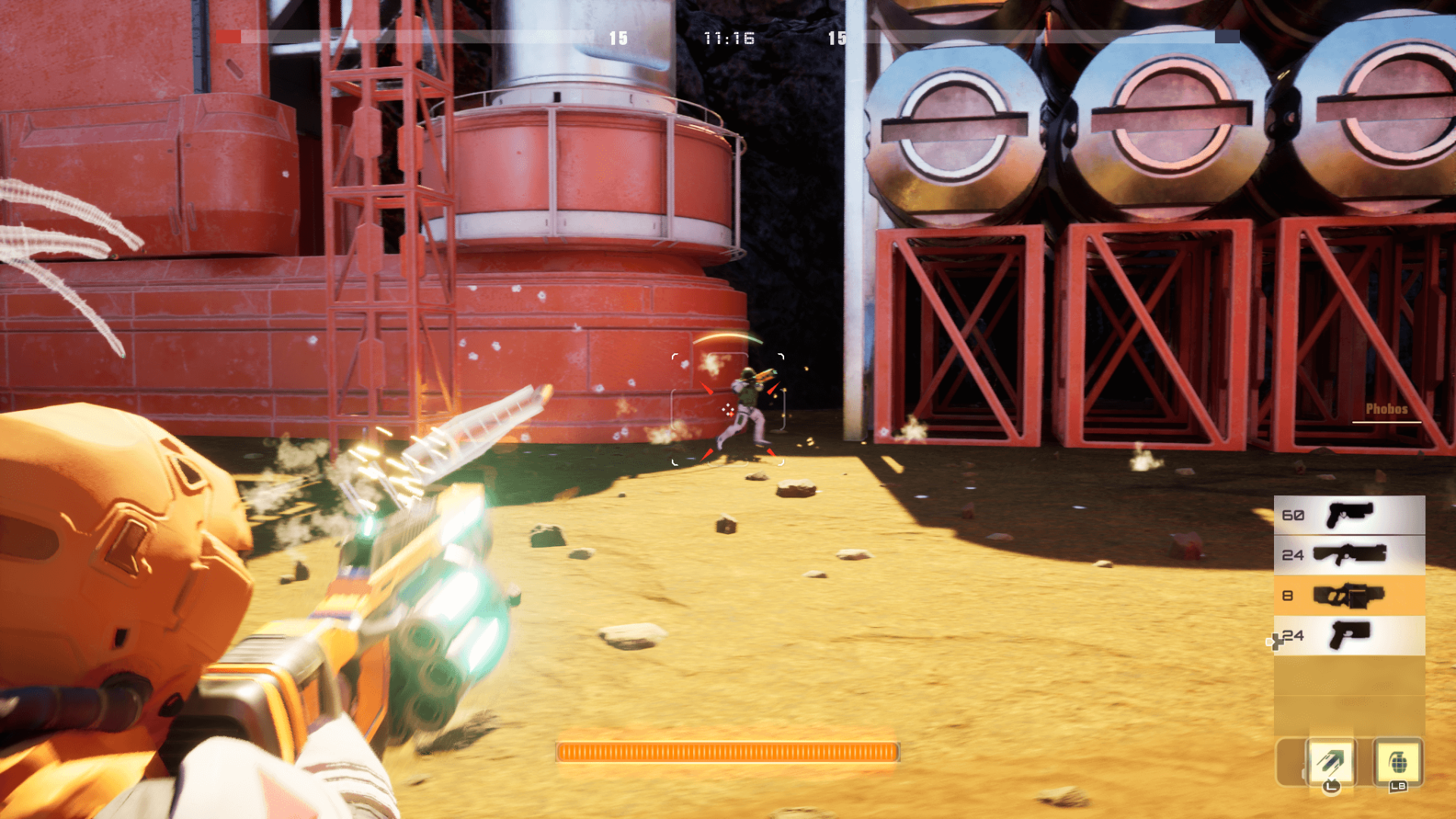Viewport: 1456px width, 819px height.
Task: Click the melee slash ability icon
Action: click(1331, 758)
